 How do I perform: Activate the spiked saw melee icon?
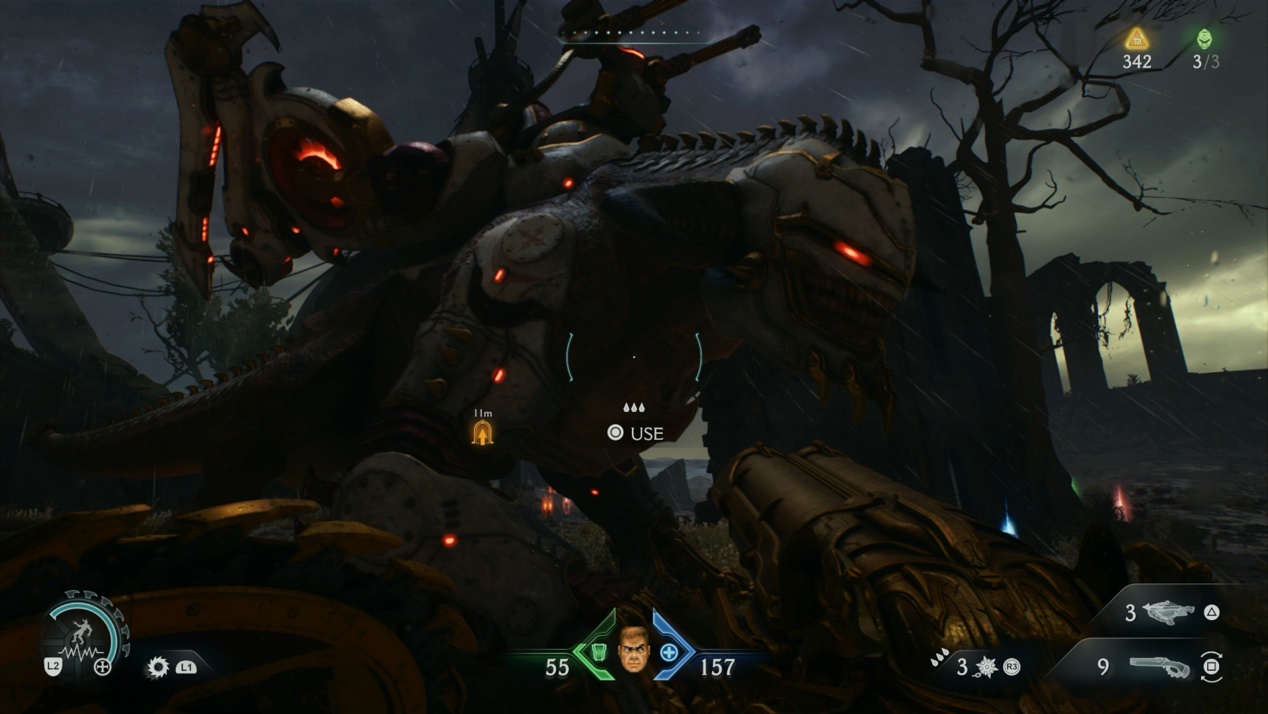click(x=158, y=666)
